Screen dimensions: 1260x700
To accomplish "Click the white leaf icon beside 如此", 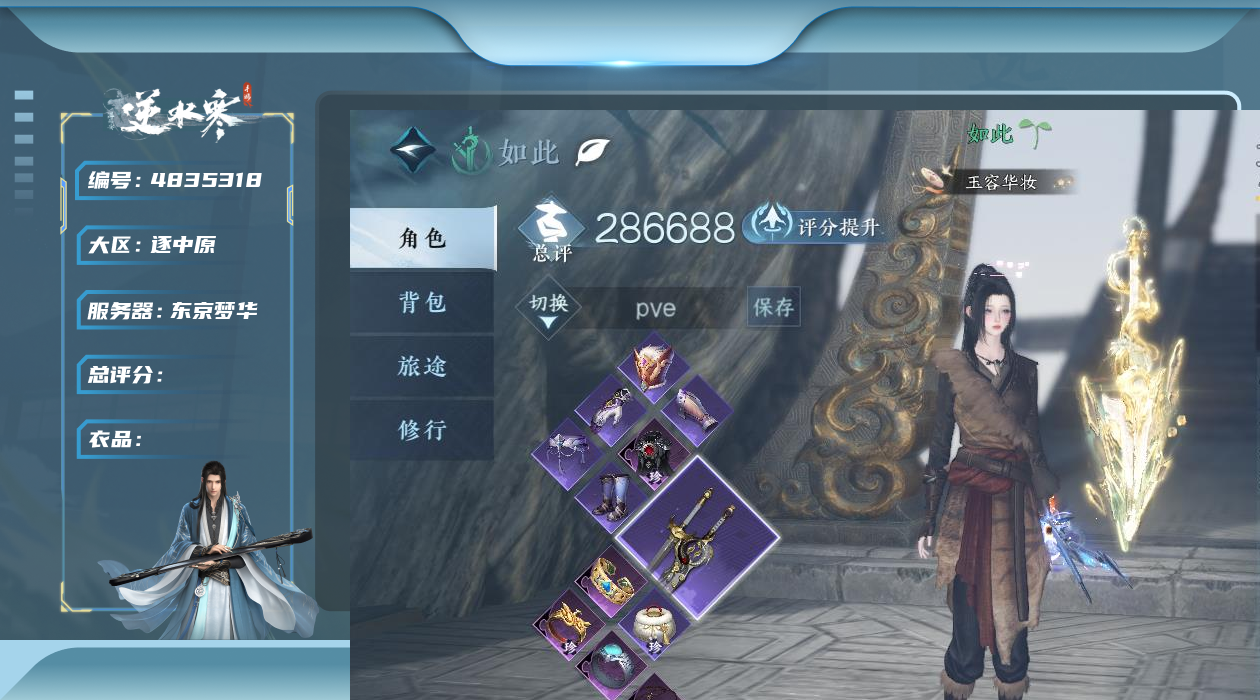I will tap(592, 152).
